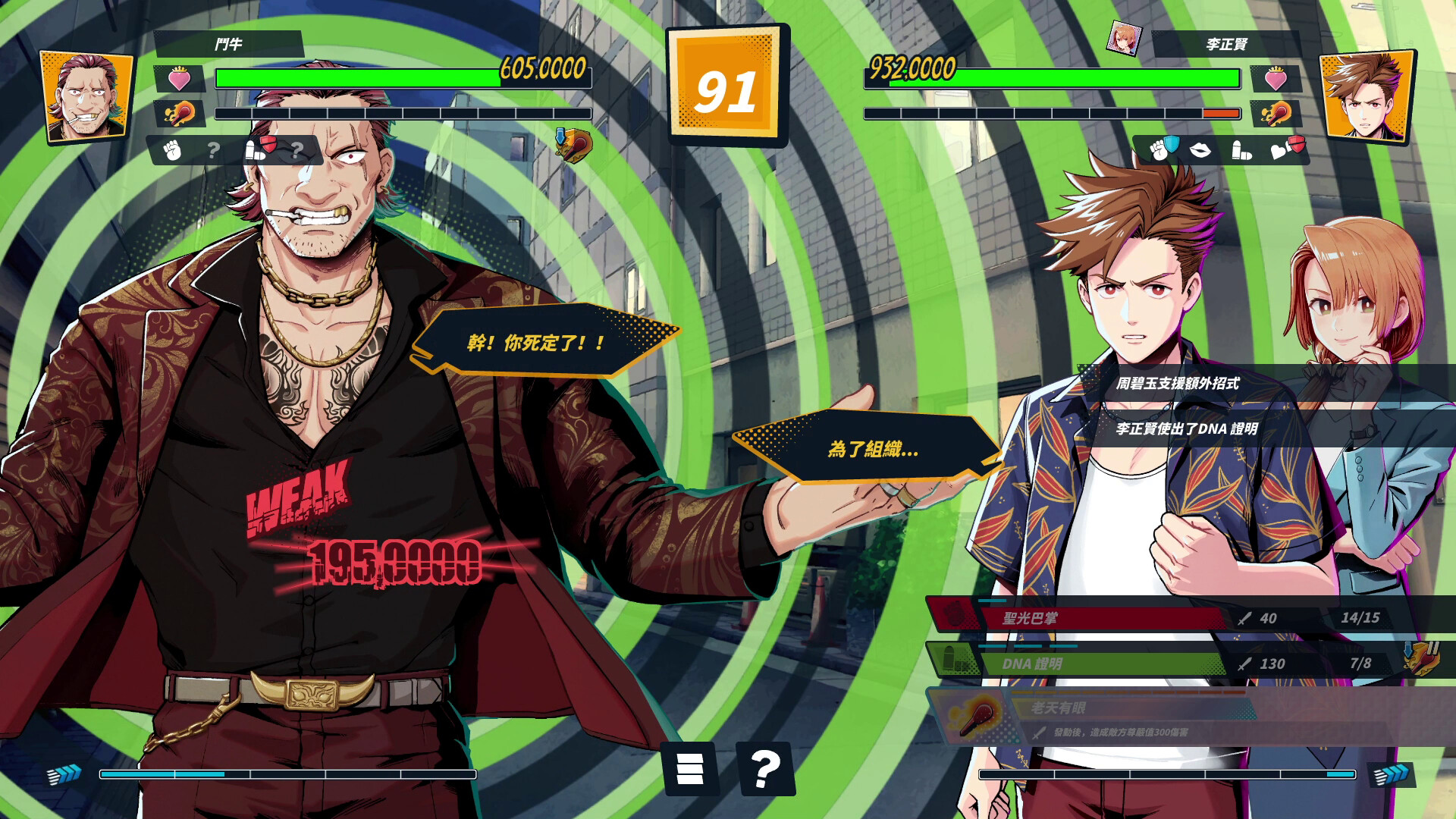Screen dimensions: 1456x819
Task: Choose the DNA 證明 skill
Action: (1077, 664)
